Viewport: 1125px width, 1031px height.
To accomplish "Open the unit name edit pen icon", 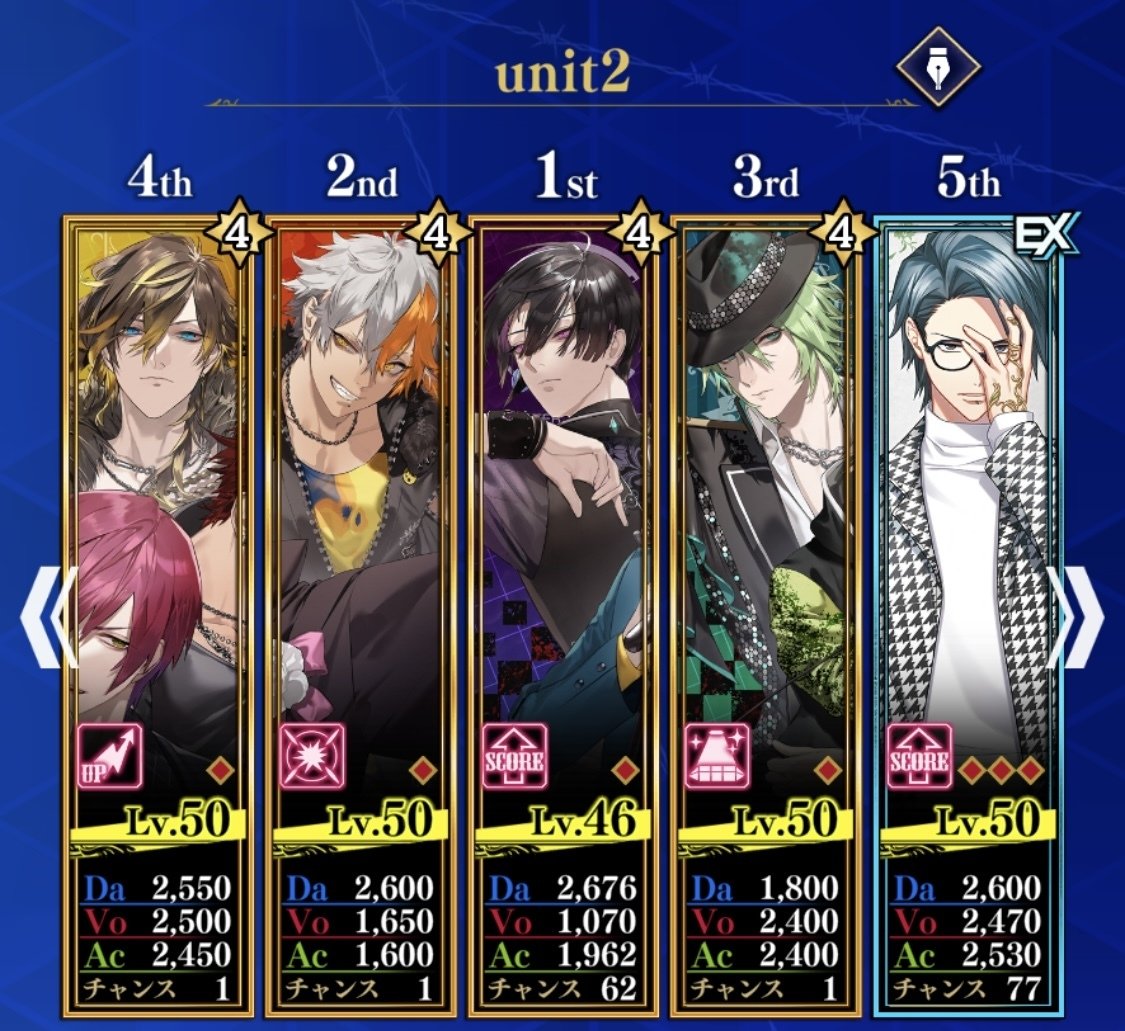I will (x=937, y=69).
